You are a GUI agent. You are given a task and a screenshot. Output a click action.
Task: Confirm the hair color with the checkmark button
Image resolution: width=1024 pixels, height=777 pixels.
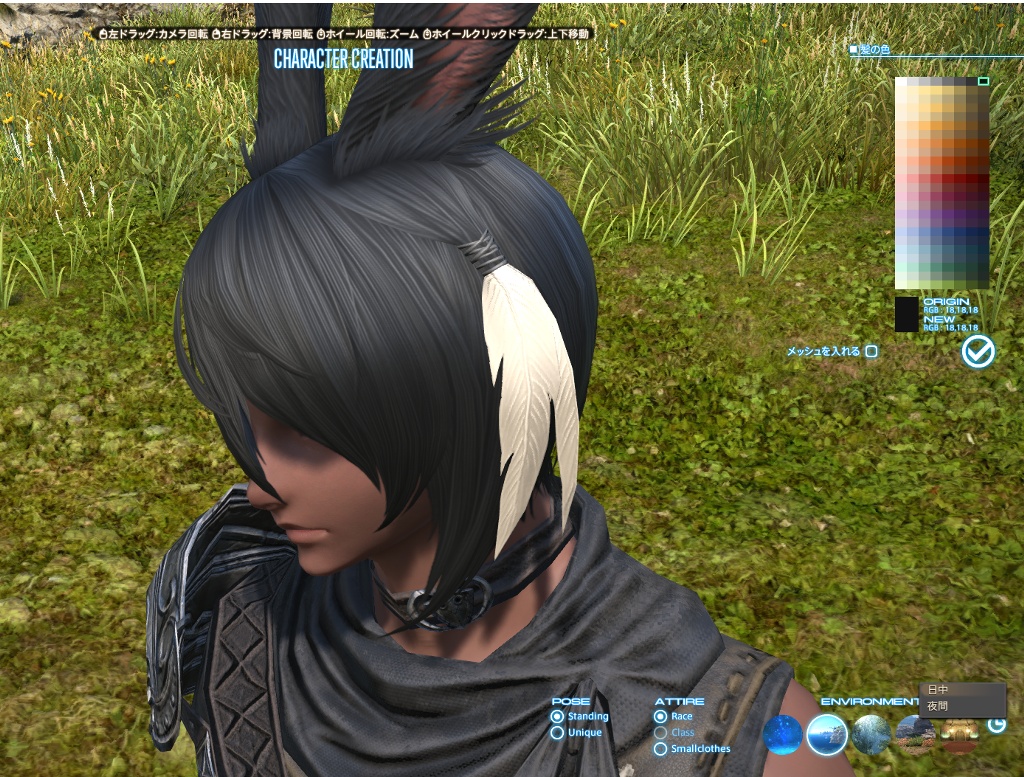click(x=977, y=351)
